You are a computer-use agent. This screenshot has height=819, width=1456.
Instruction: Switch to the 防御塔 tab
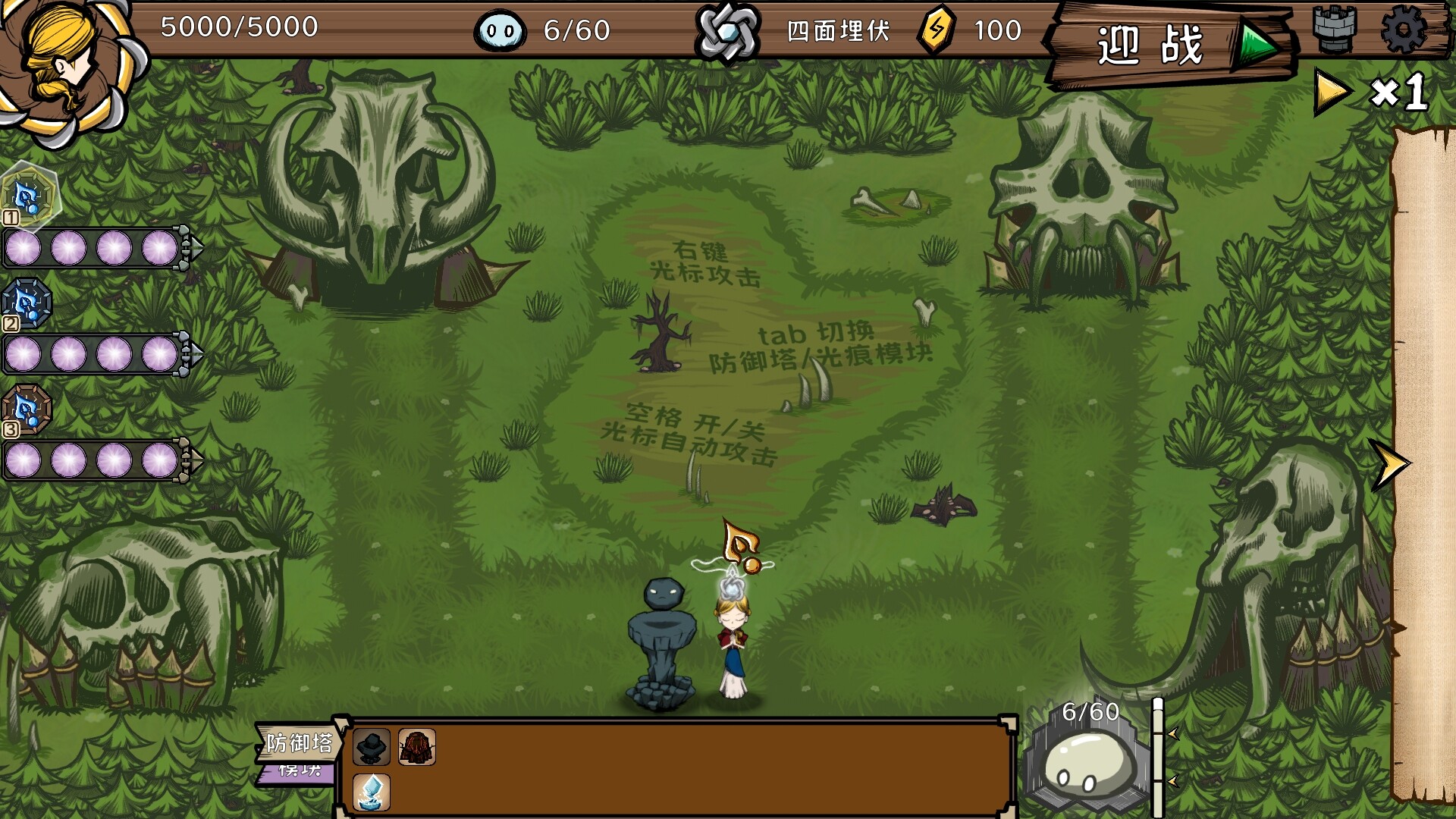click(300, 745)
